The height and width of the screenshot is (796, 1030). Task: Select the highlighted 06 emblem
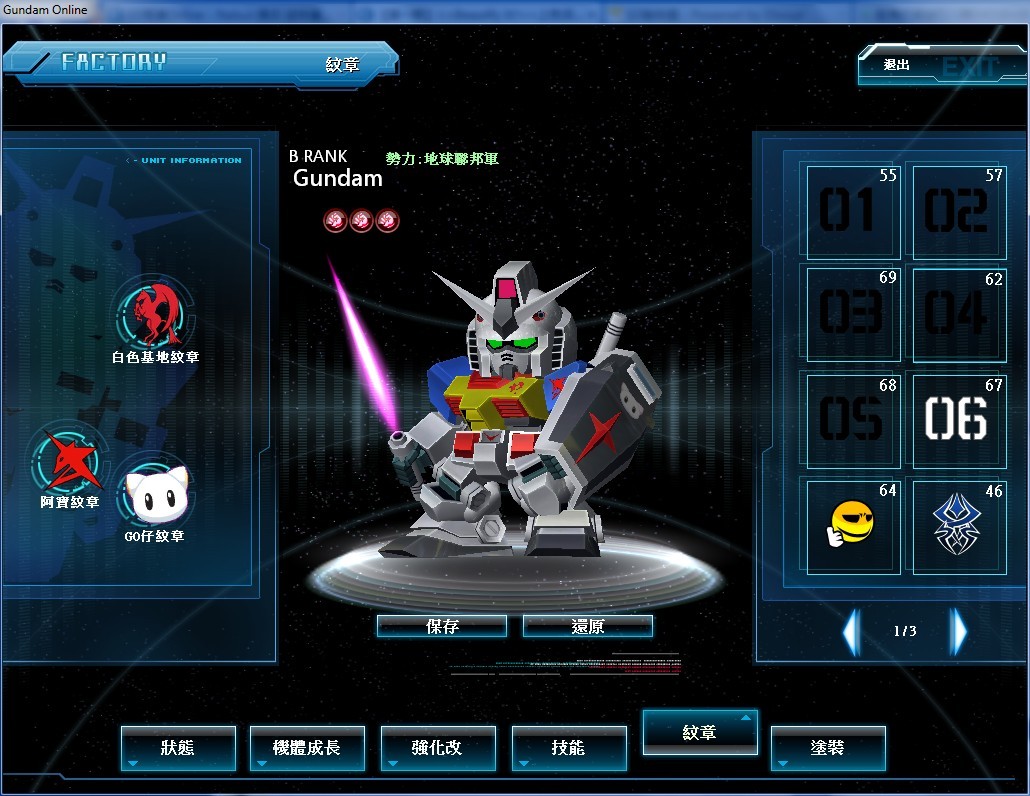click(958, 420)
